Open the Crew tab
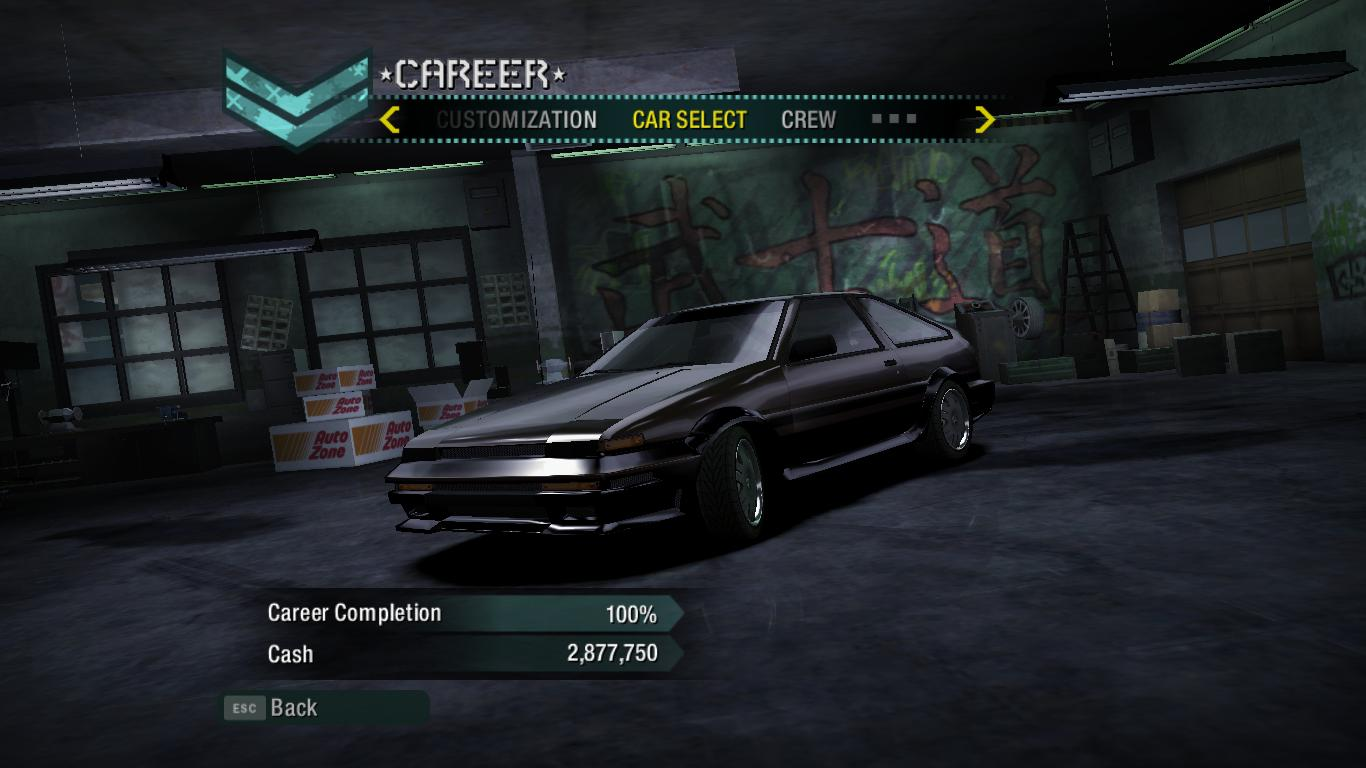Image resolution: width=1366 pixels, height=768 pixels. 808,120
